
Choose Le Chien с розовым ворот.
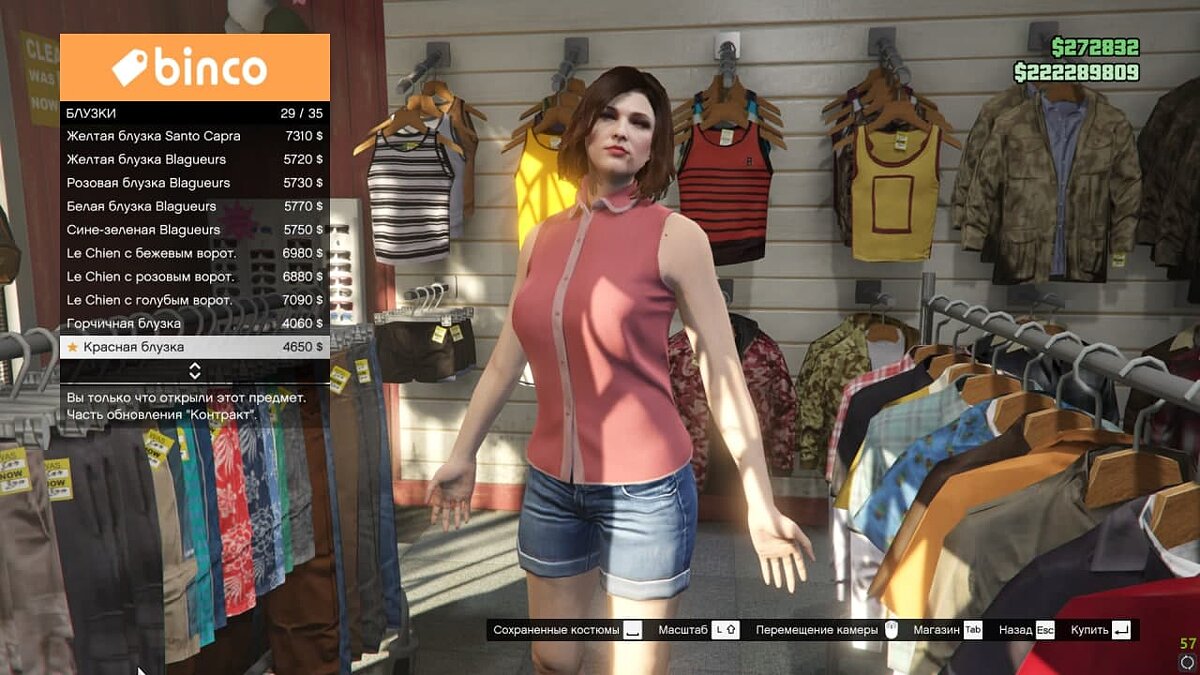tap(195, 277)
